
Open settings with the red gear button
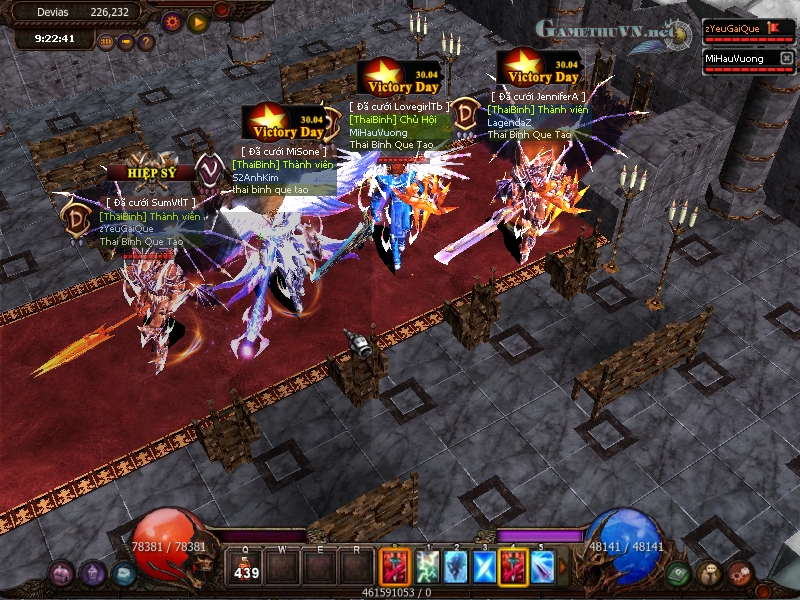[x=172, y=21]
